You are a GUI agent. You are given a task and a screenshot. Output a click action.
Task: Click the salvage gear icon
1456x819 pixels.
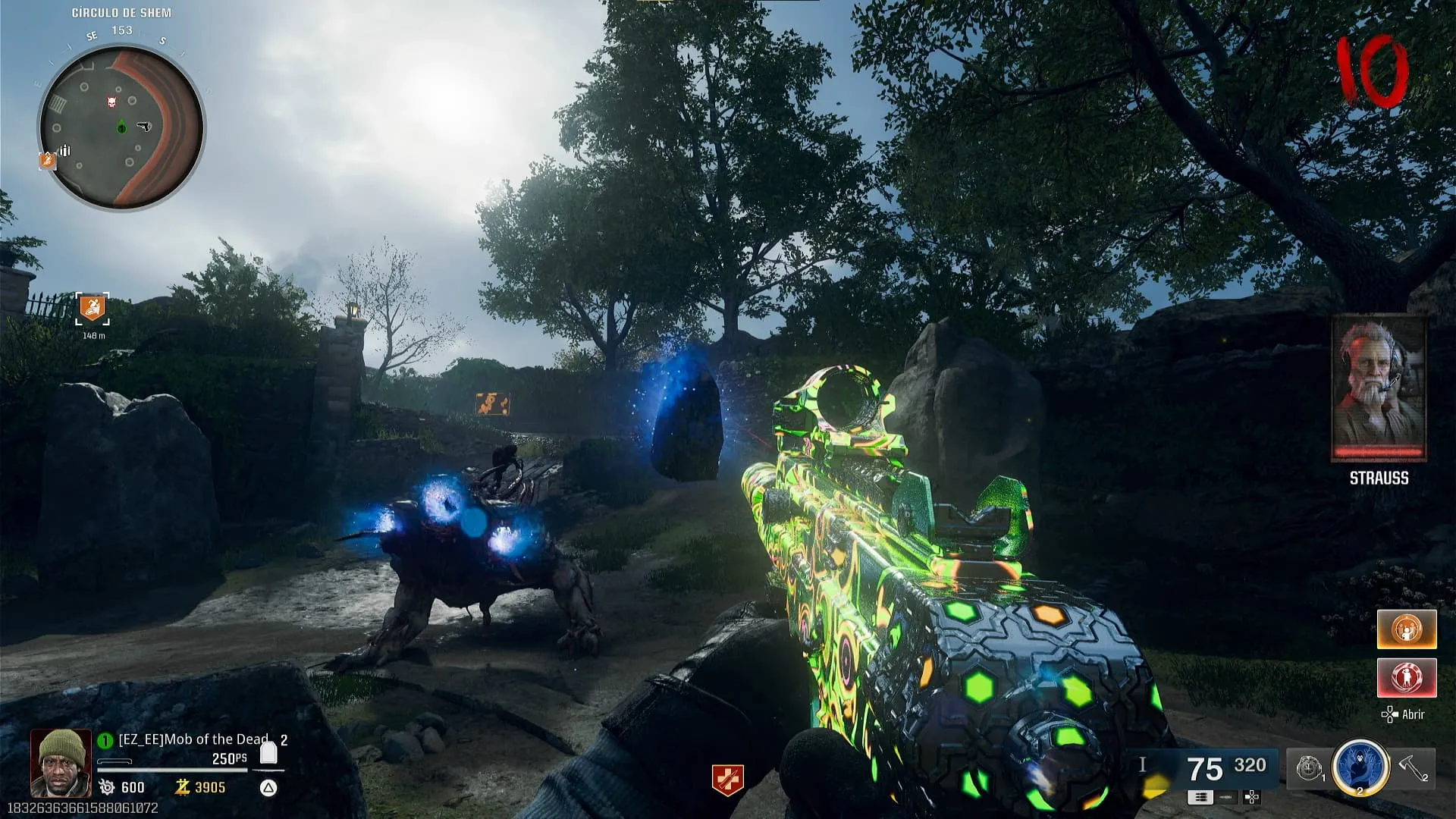coord(107,788)
